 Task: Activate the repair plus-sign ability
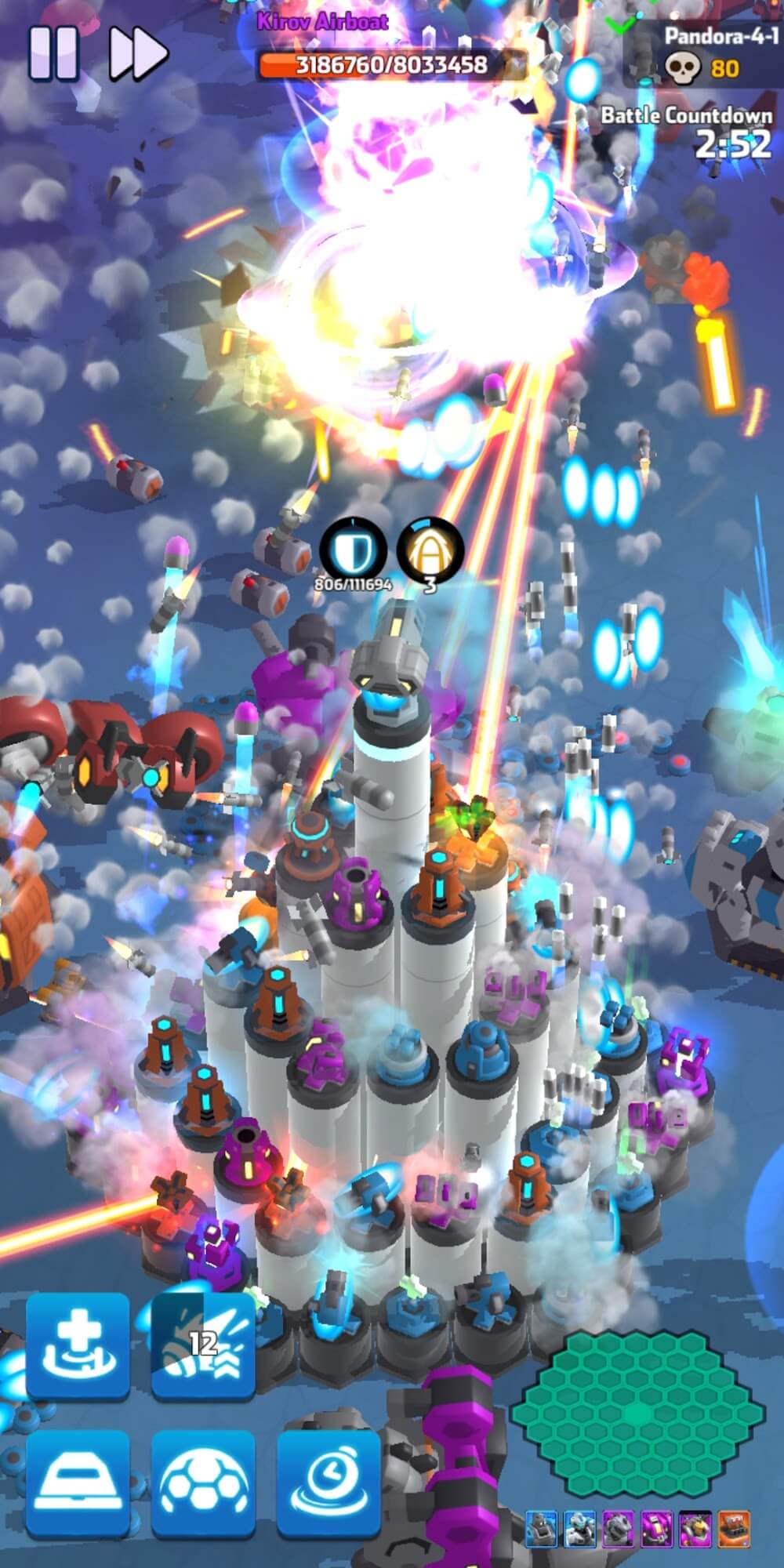(78, 1345)
